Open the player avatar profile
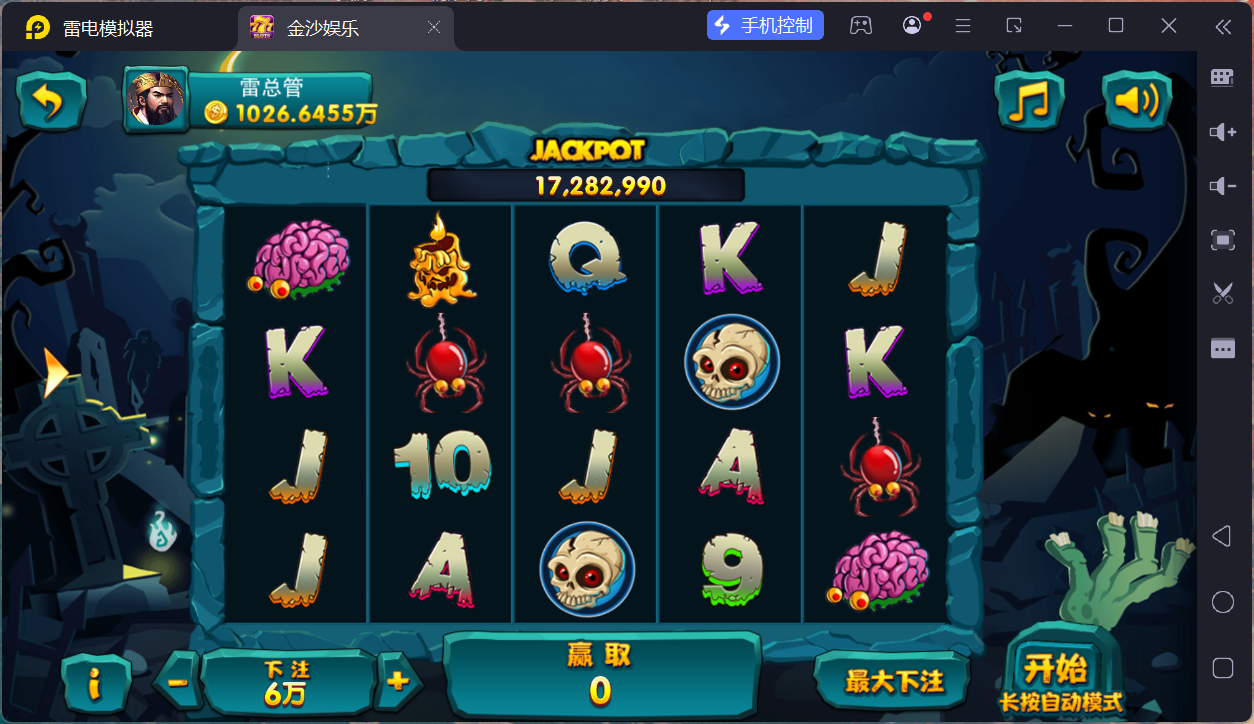Image resolution: width=1254 pixels, height=724 pixels. [155, 99]
